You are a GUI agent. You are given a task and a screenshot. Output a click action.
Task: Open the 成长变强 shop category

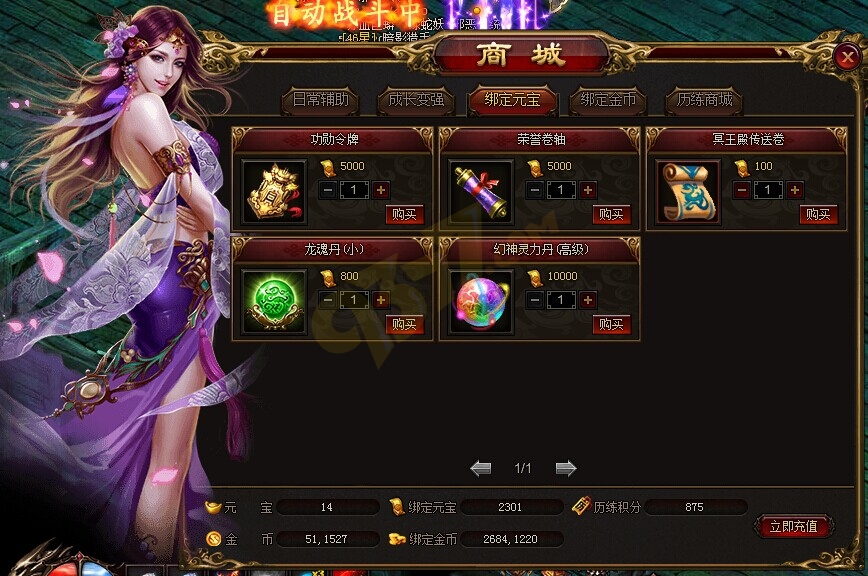[x=414, y=100]
